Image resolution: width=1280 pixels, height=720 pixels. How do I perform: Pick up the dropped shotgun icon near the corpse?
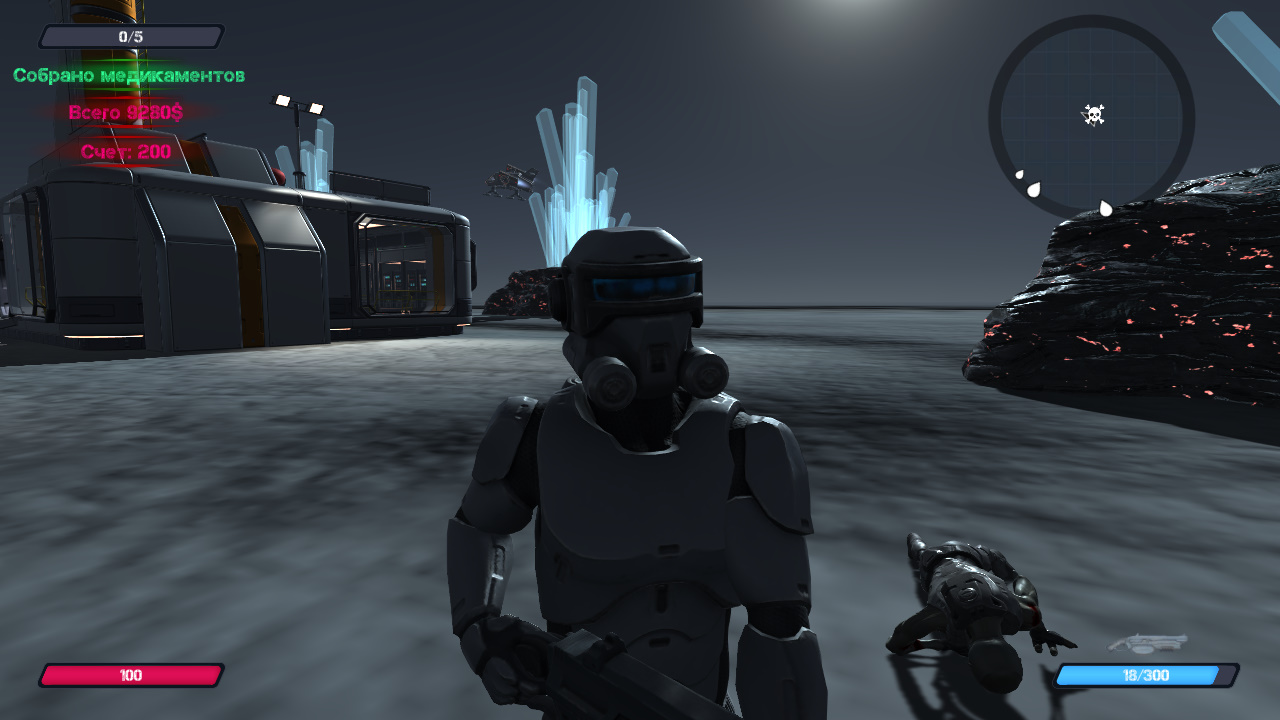tap(1148, 642)
